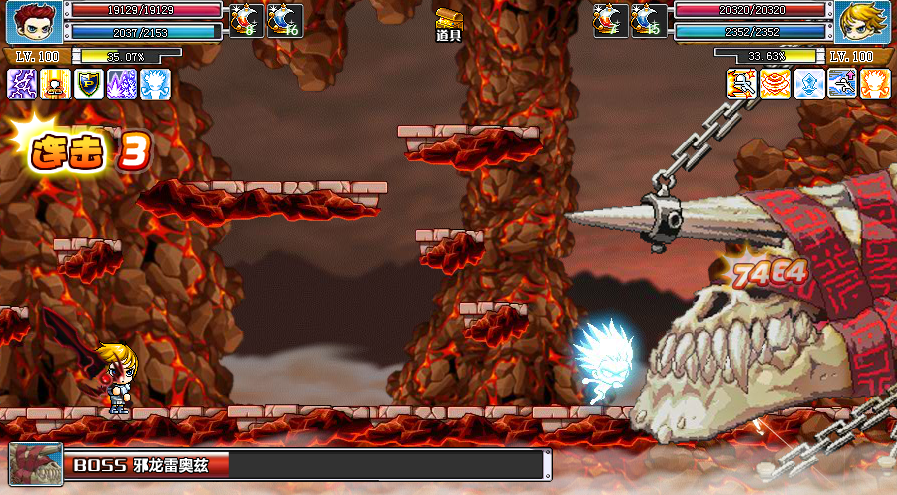Activate the yellow charging attack skill

(742, 83)
